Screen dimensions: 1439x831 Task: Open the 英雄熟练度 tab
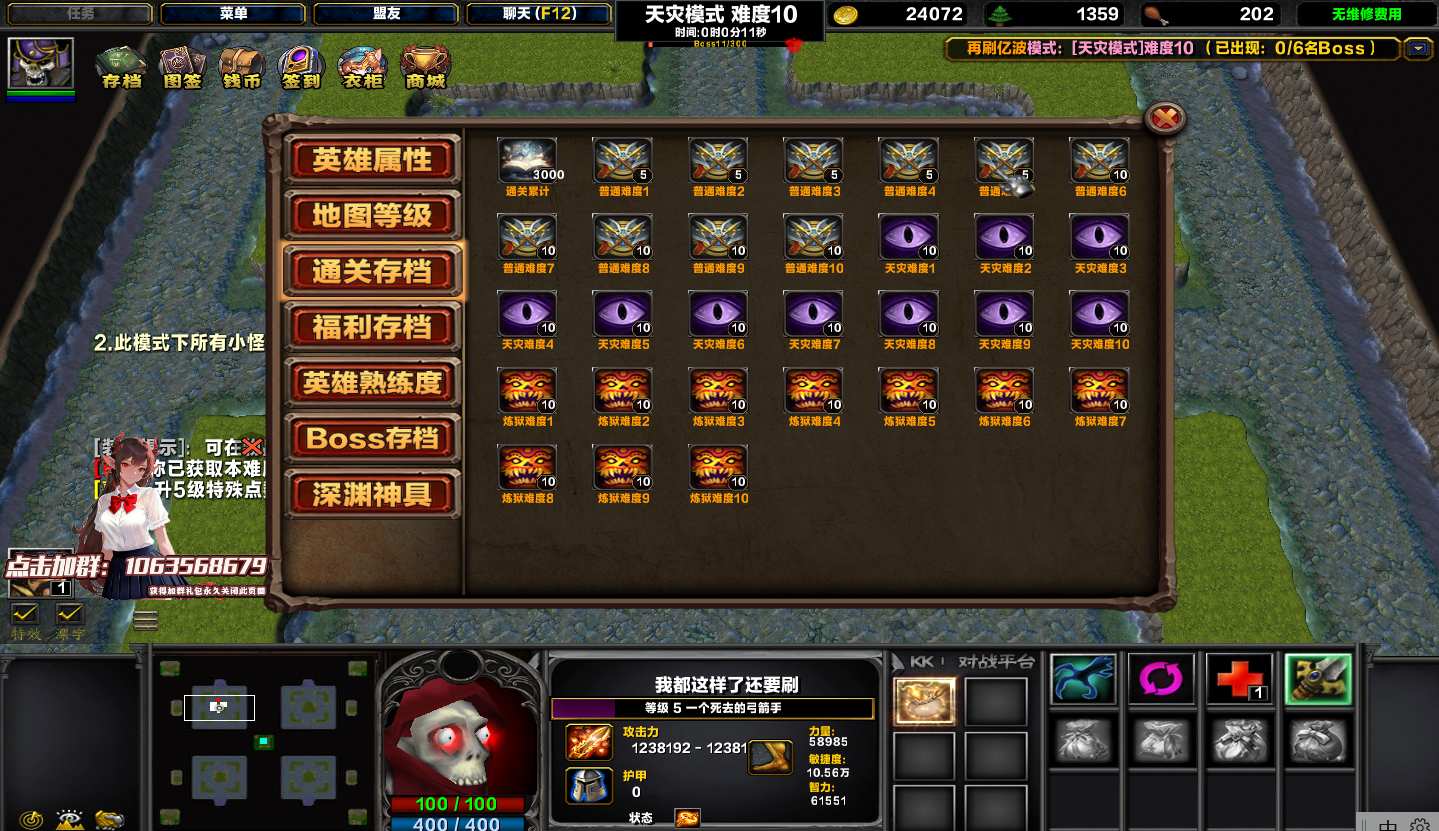(x=372, y=383)
